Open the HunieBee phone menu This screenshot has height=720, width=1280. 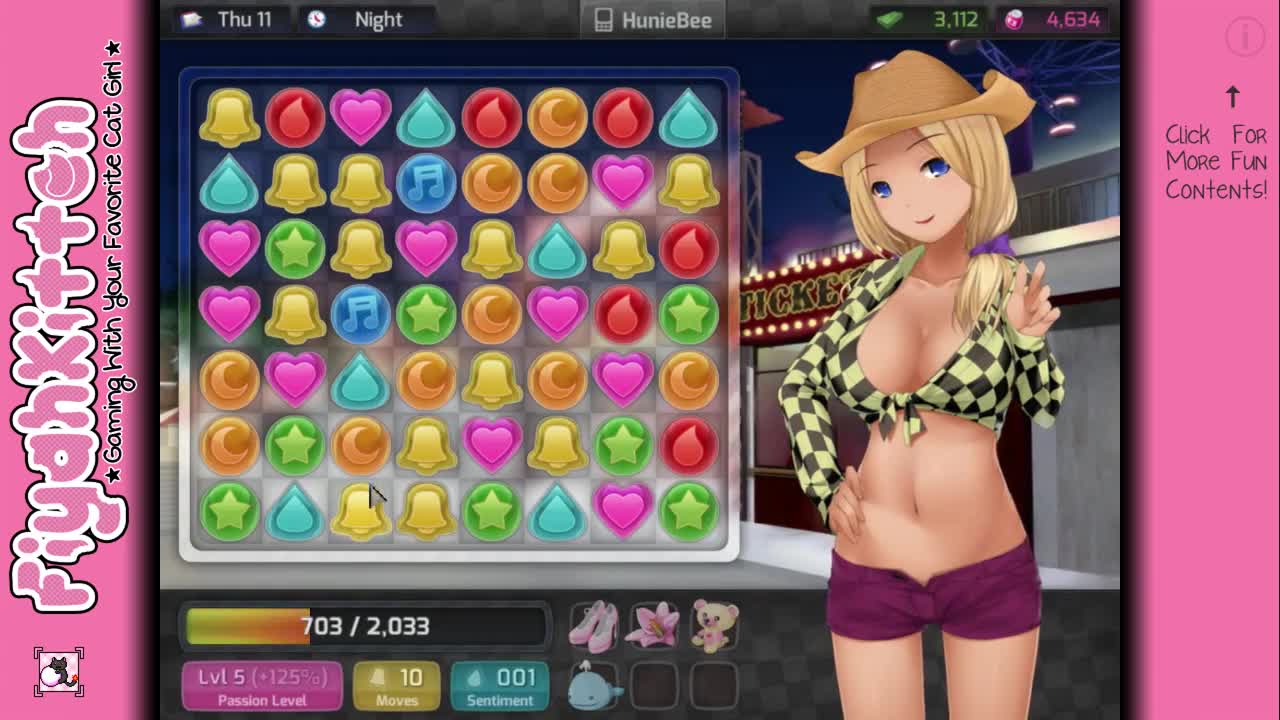pos(654,20)
